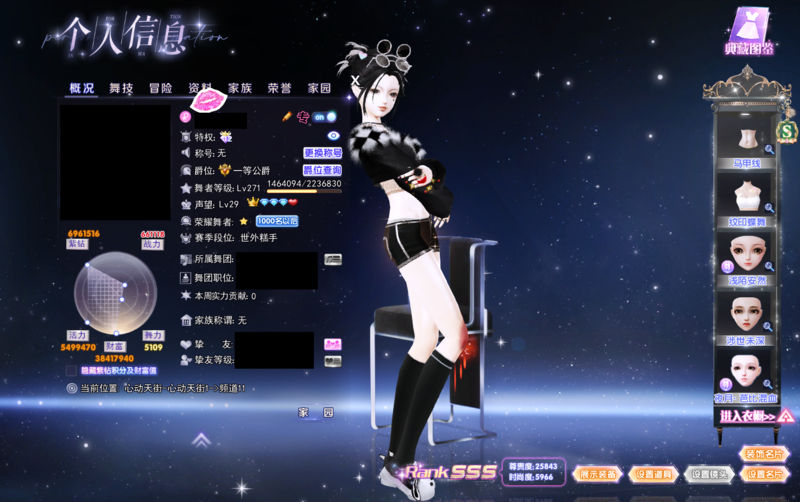The width and height of the screenshot is (800, 502).
Task: Click the 更换称号 button
Action: tap(322, 153)
